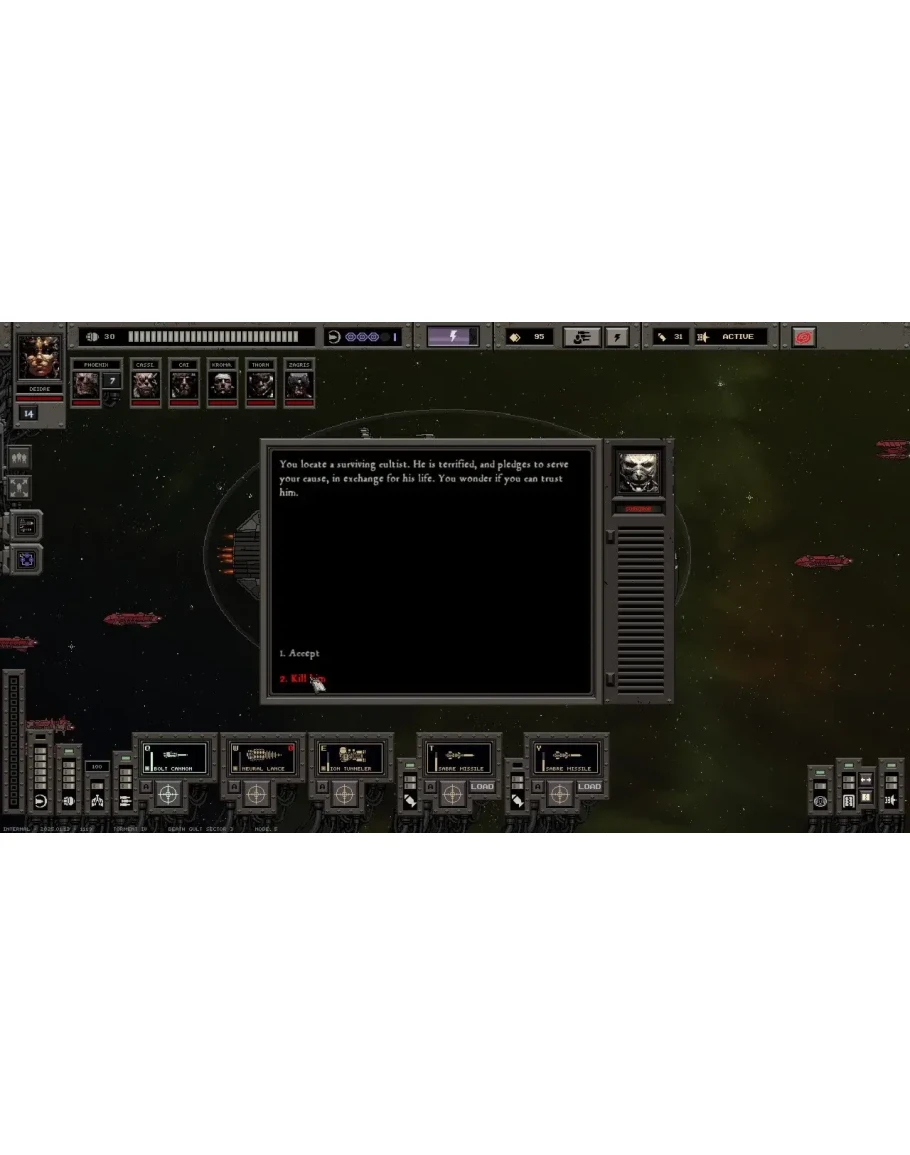910x1155 pixels.
Task: Select crew member Cai portrait
Action: [183, 385]
